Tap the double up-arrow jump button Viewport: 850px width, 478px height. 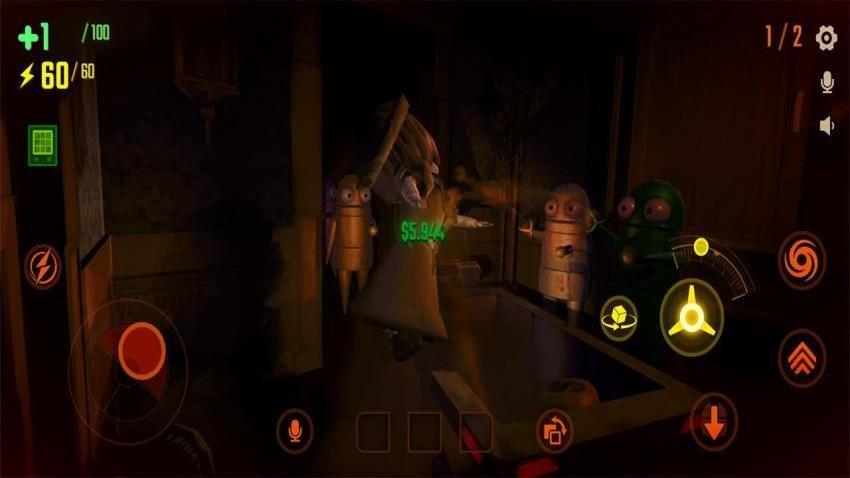pyautogui.click(x=801, y=357)
